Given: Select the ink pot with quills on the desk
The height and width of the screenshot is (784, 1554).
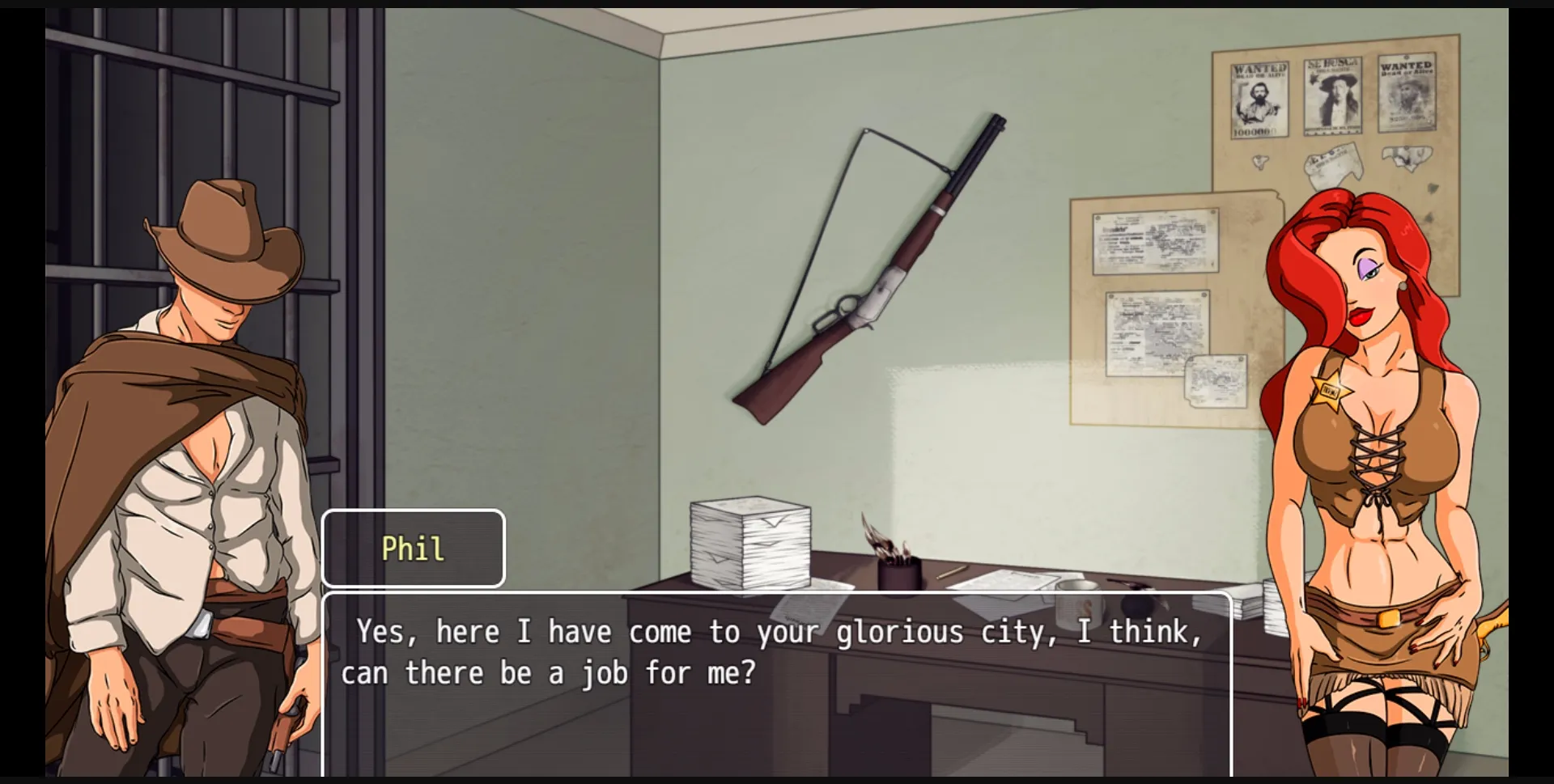Looking at the screenshot, I should (x=898, y=566).
